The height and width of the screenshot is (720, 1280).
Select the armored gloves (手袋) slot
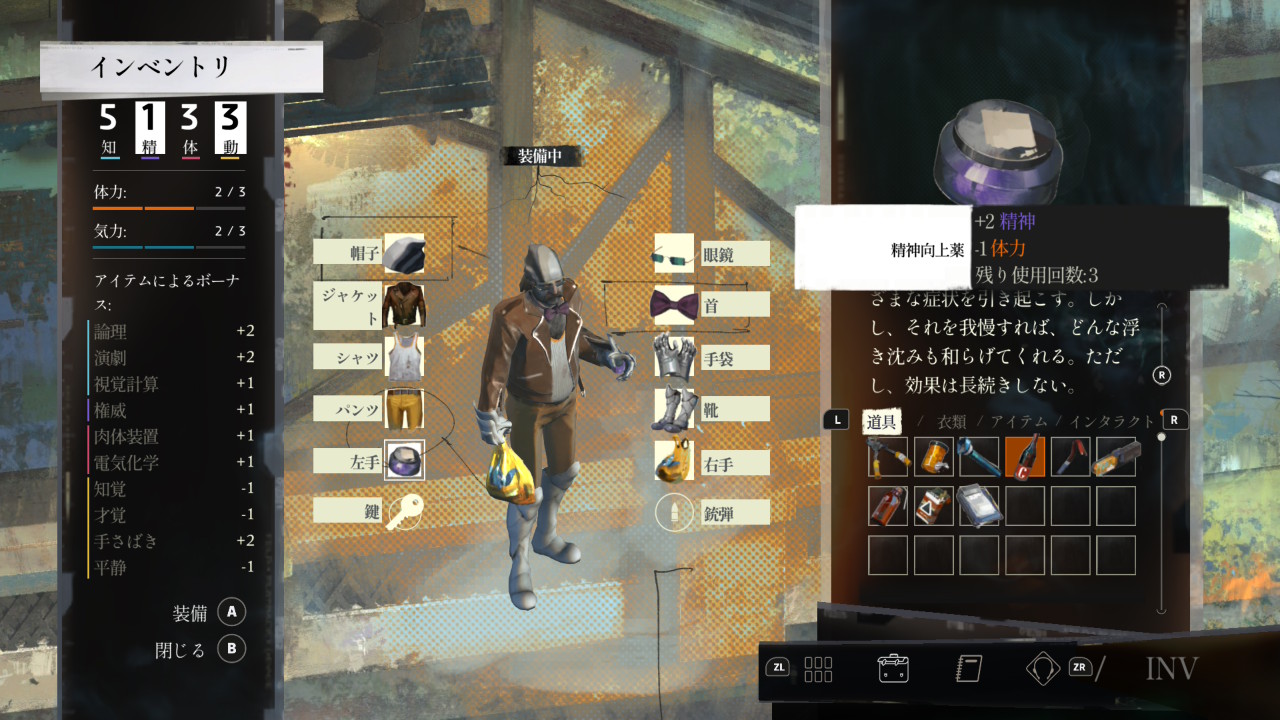(x=674, y=357)
